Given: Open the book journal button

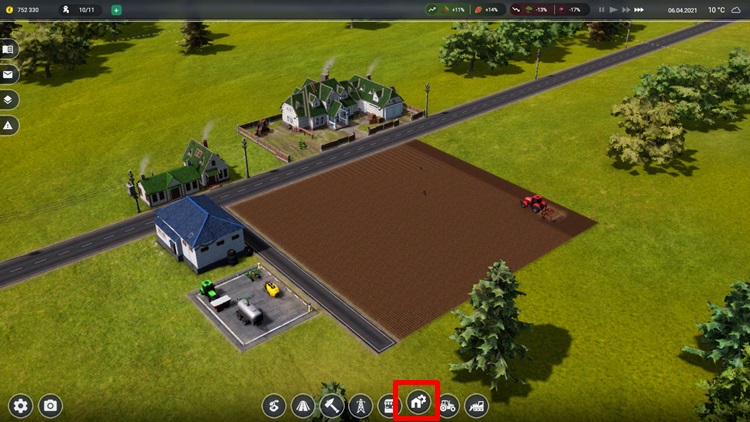Looking at the screenshot, I should click(x=9, y=49).
